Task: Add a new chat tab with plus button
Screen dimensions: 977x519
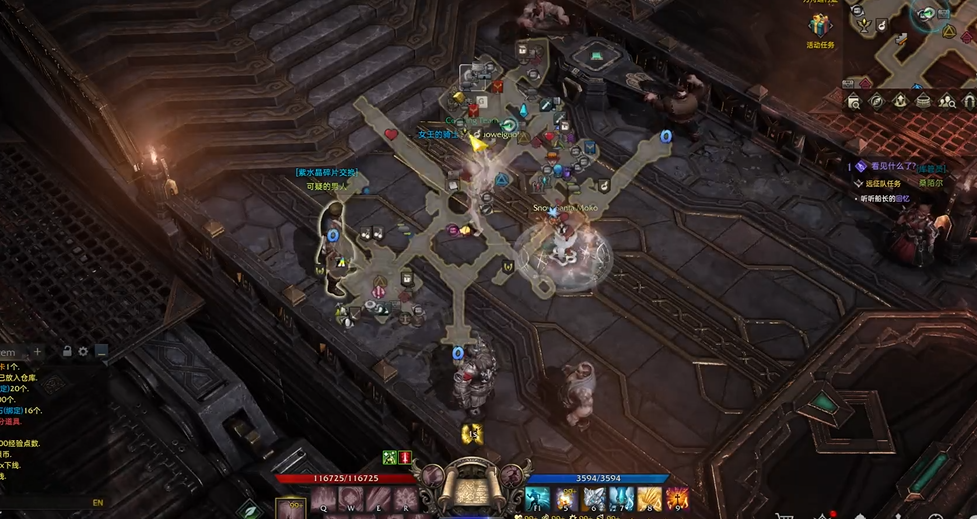Action: 37,352
